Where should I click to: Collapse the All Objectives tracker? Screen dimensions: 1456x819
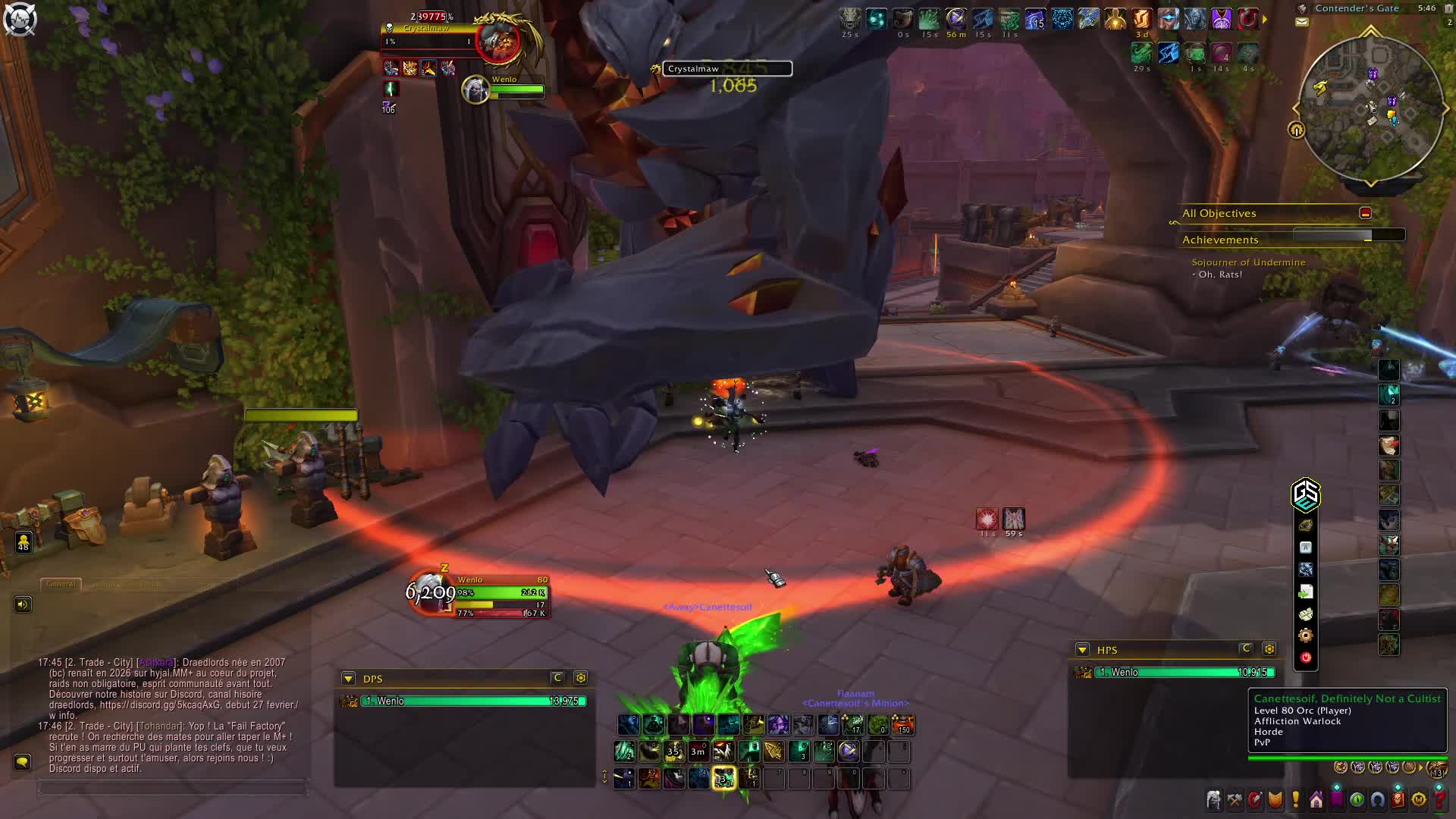1365,213
